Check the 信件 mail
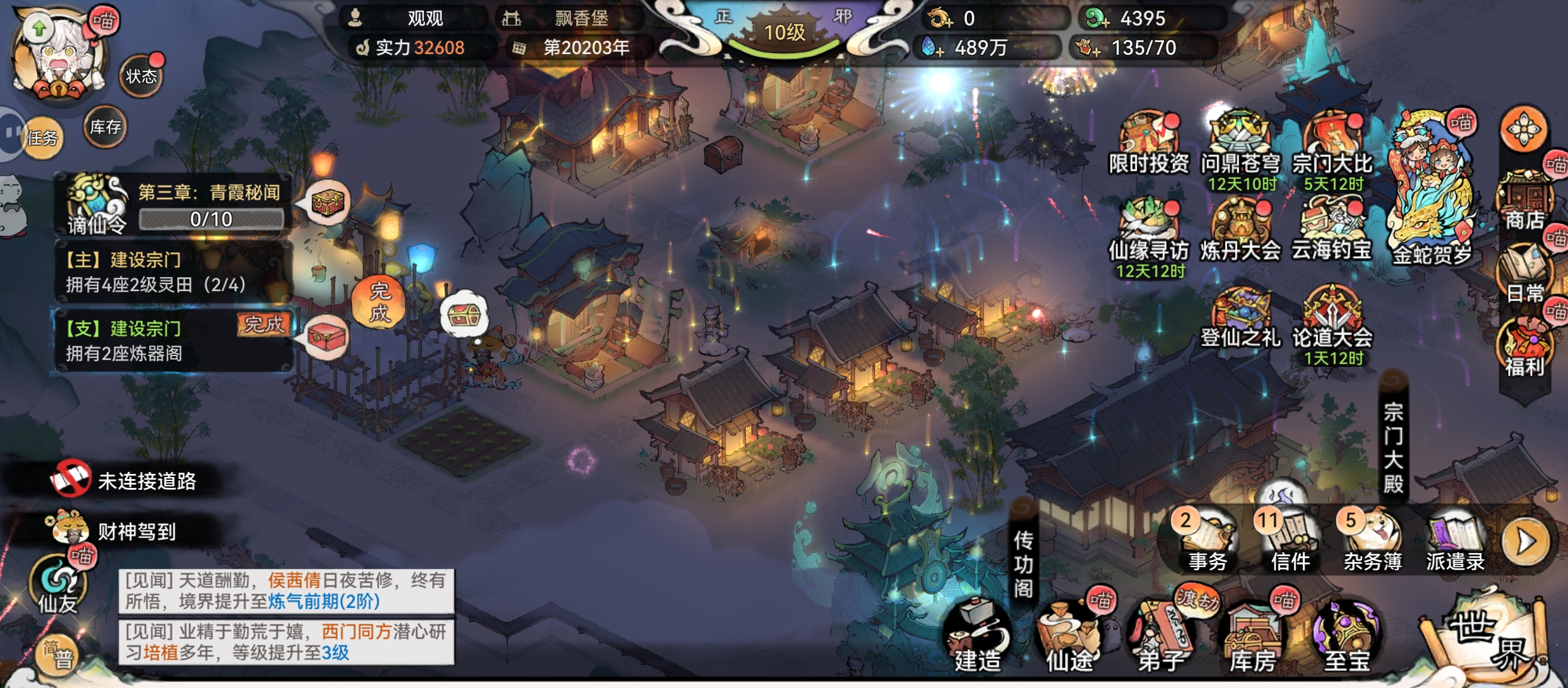Screen dimensions: 1568x688 (x=1290, y=541)
